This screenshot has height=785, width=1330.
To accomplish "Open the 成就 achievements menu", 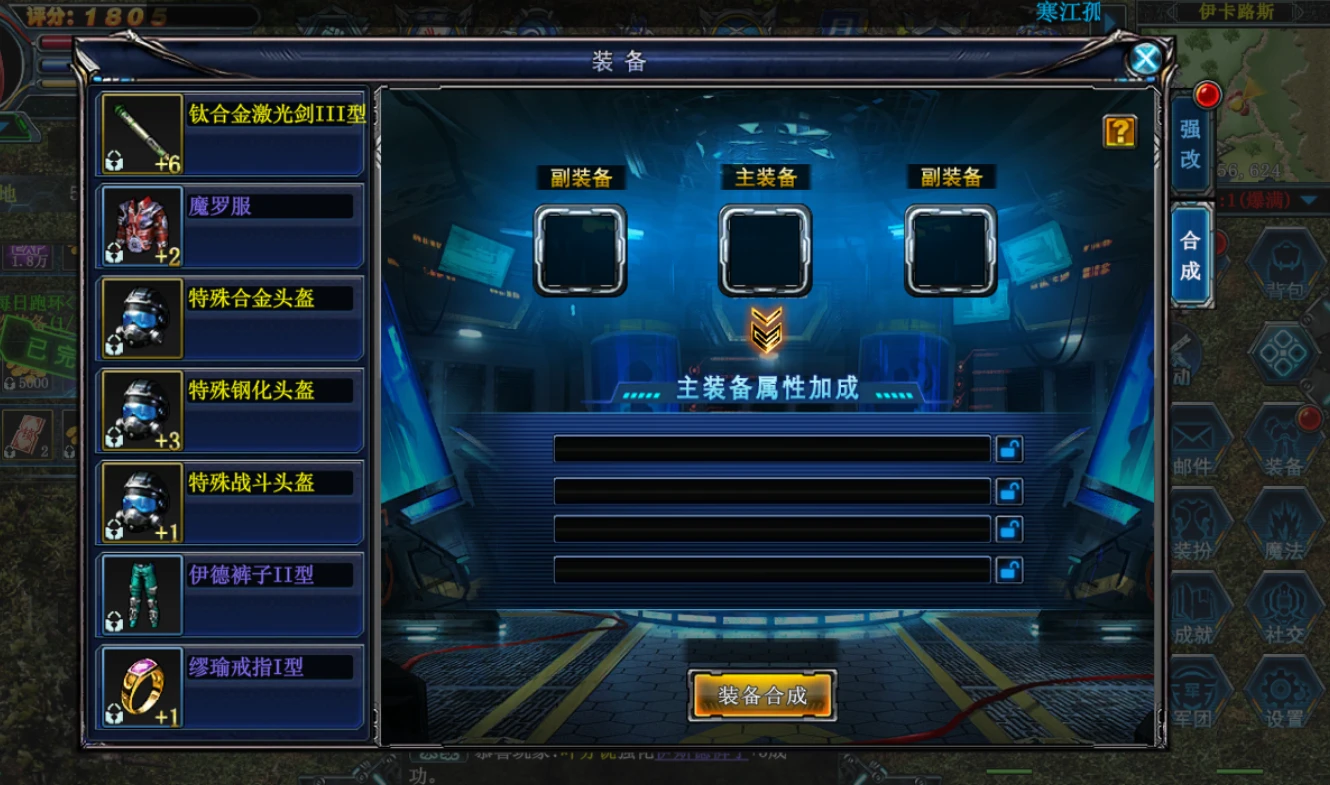I will point(1195,612).
